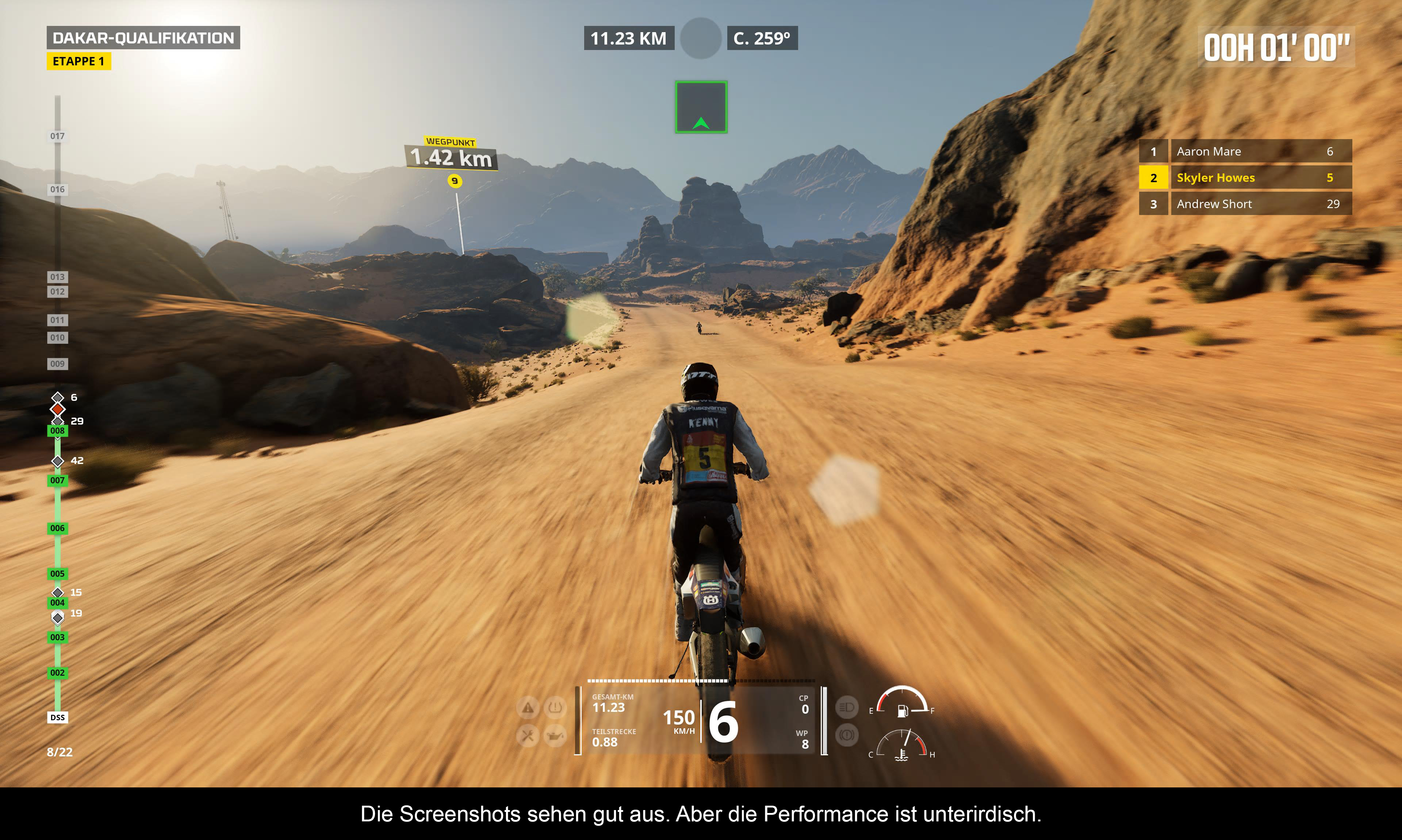Click the warning triangle indicator icon

click(528, 707)
